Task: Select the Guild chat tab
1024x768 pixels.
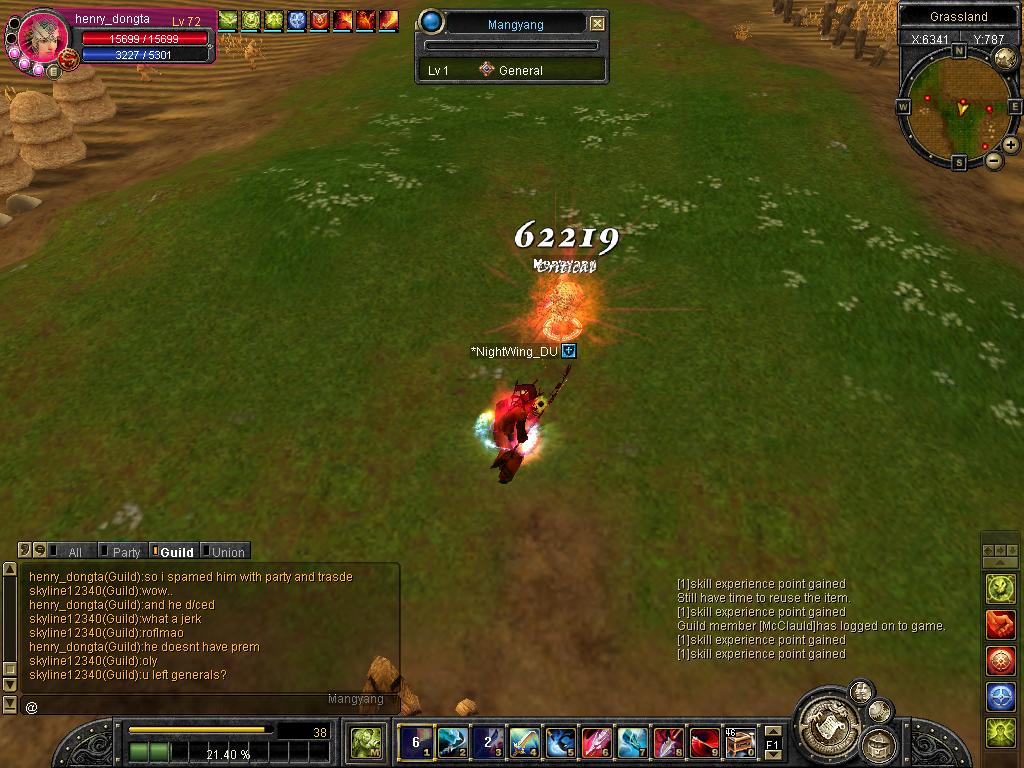Action: coord(175,552)
